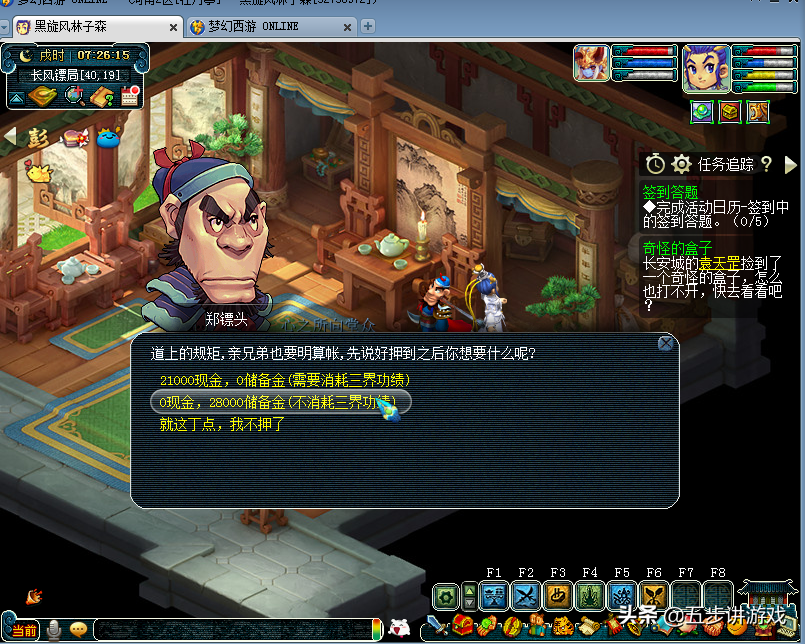Click the stopwatch icon beside 任务追踪

[655, 164]
